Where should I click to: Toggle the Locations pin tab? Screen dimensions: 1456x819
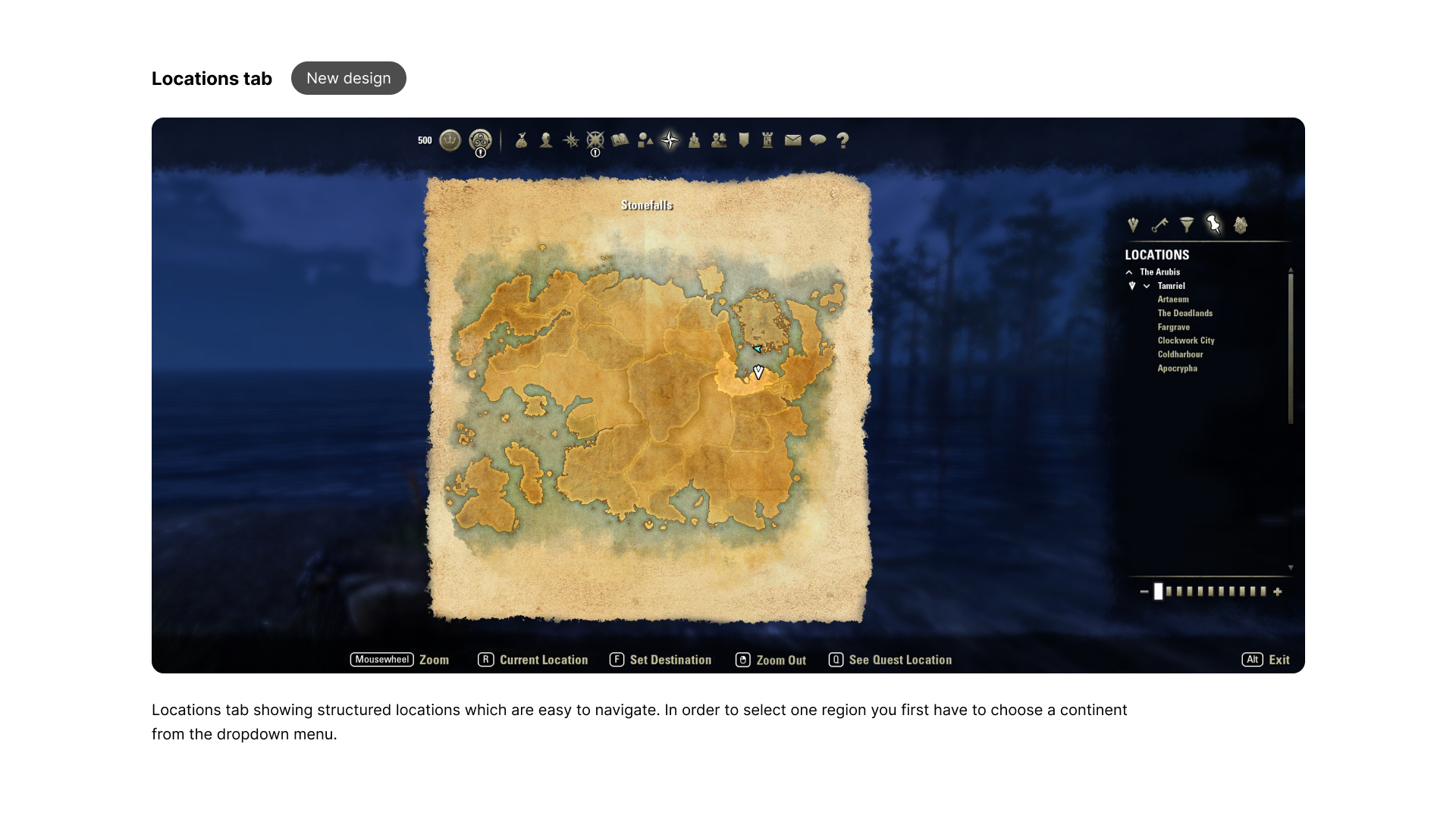pyautogui.click(x=1214, y=225)
